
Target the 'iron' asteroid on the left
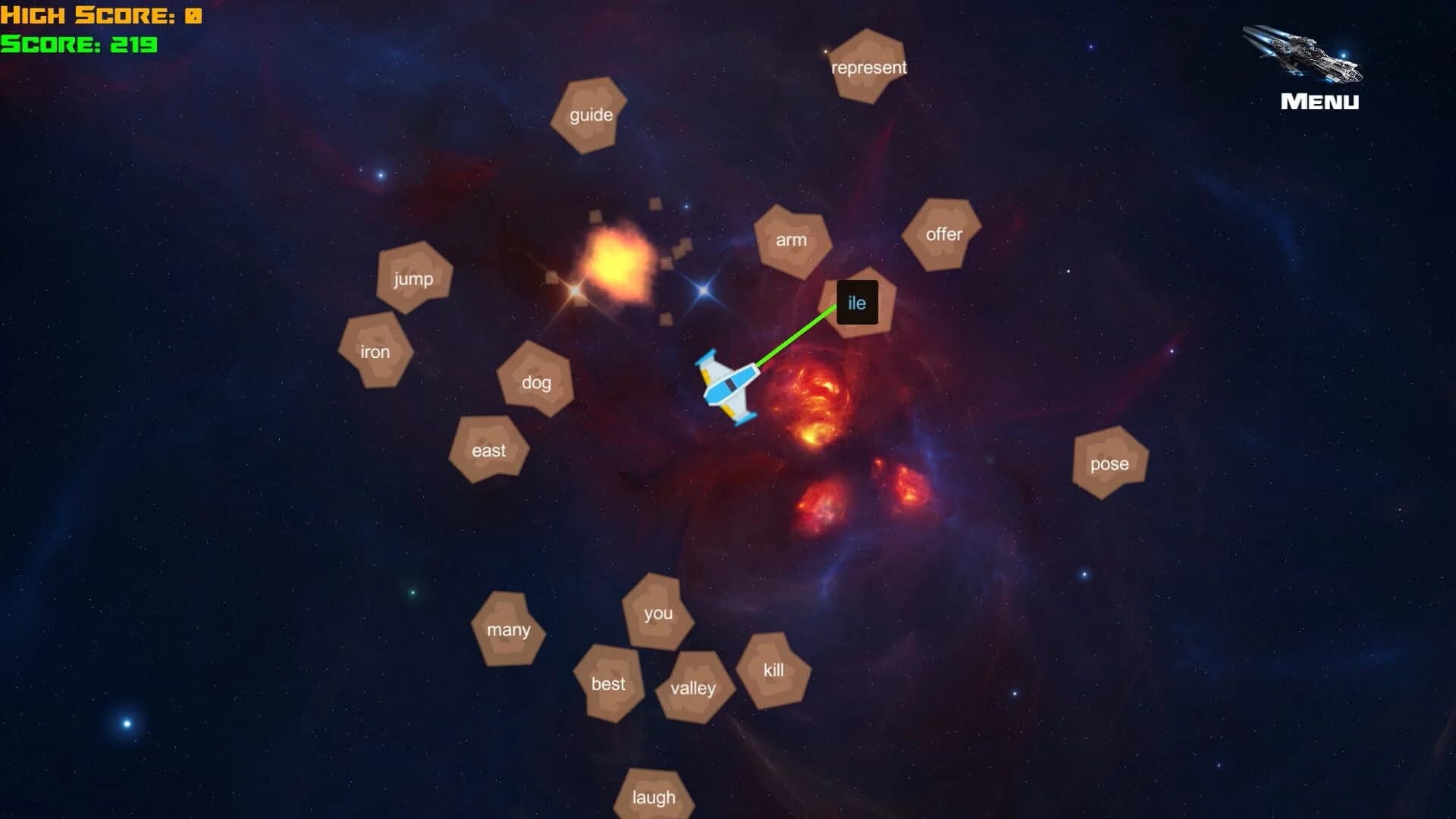coord(375,351)
